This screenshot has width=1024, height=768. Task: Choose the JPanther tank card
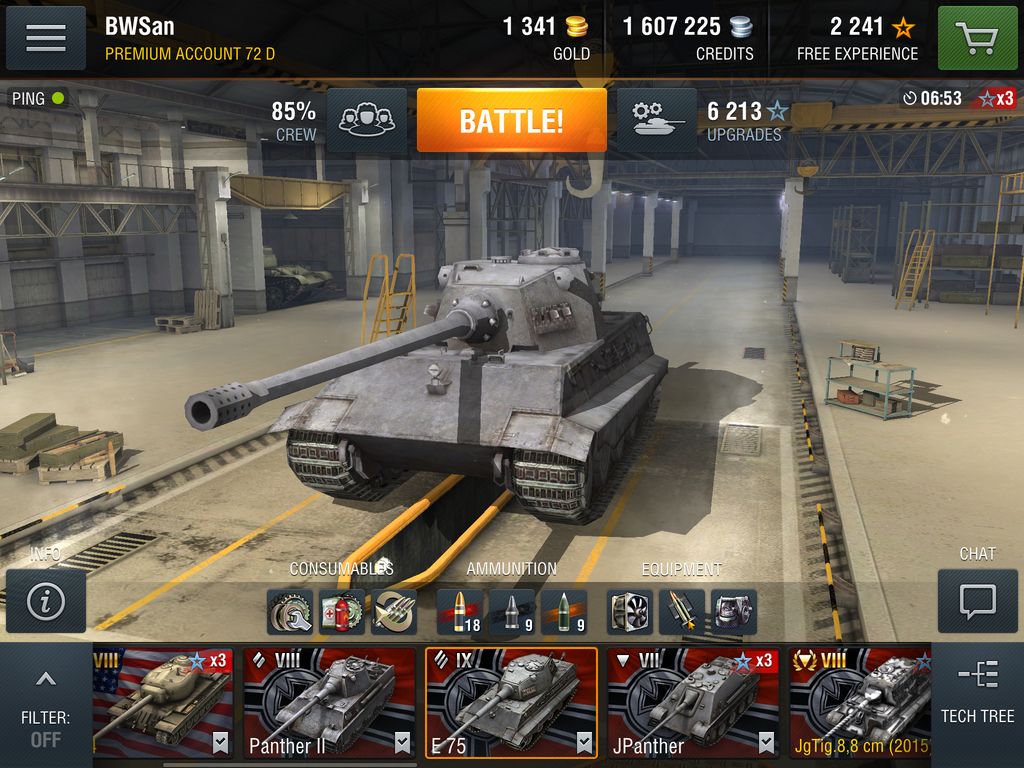(693, 703)
